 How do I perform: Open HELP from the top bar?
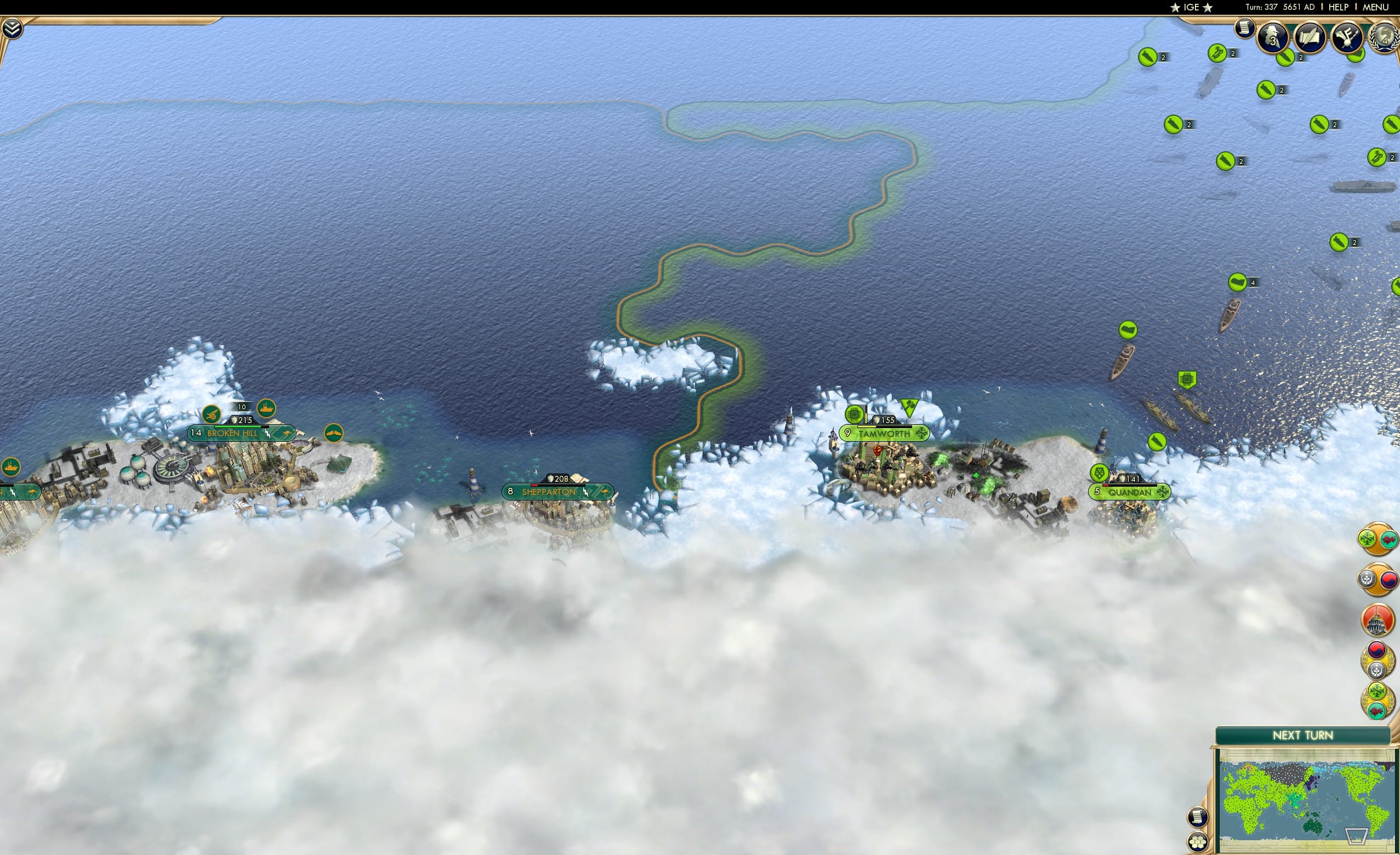click(x=1339, y=7)
